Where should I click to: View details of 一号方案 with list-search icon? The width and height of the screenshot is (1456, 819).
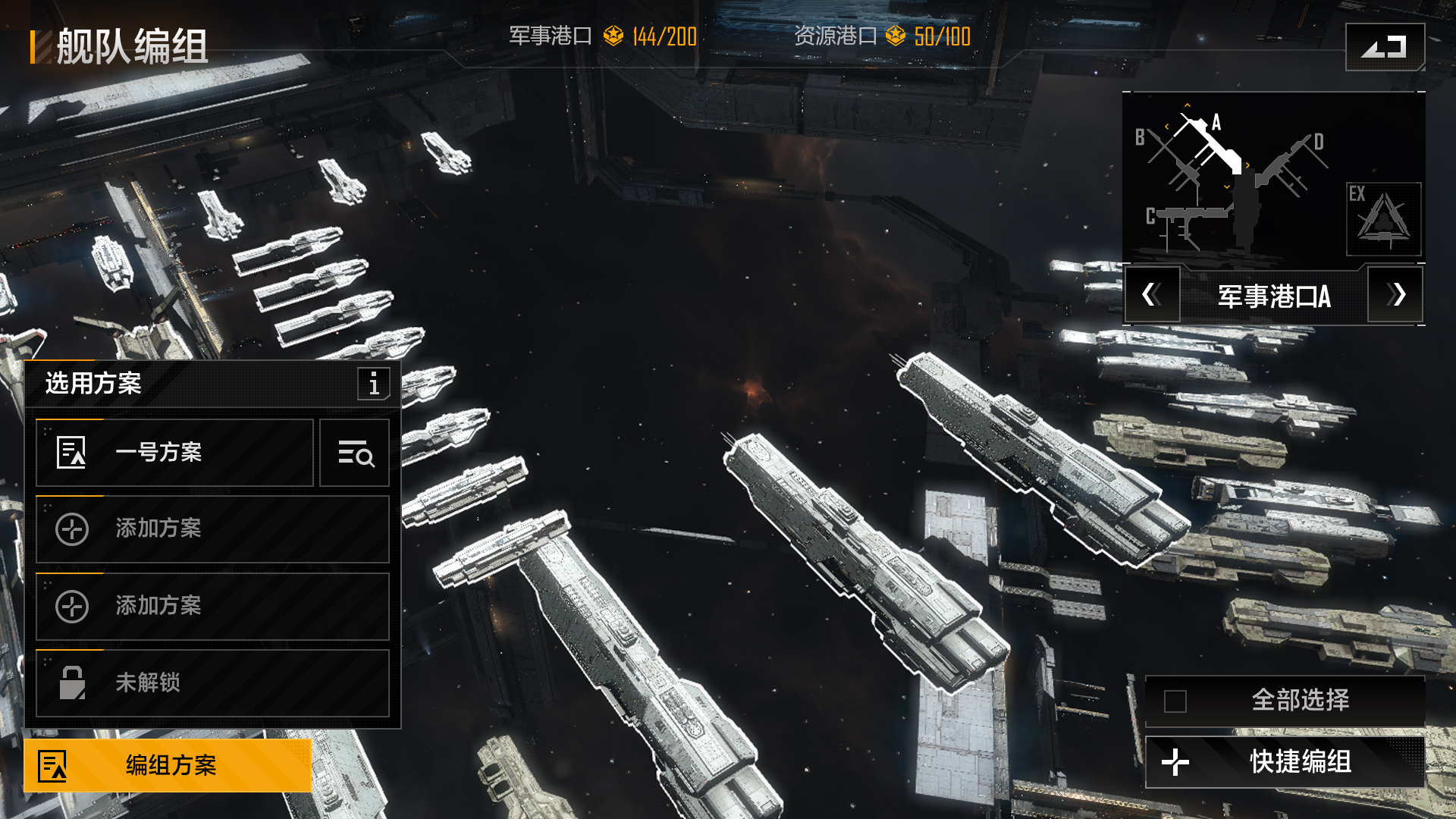coord(355,453)
